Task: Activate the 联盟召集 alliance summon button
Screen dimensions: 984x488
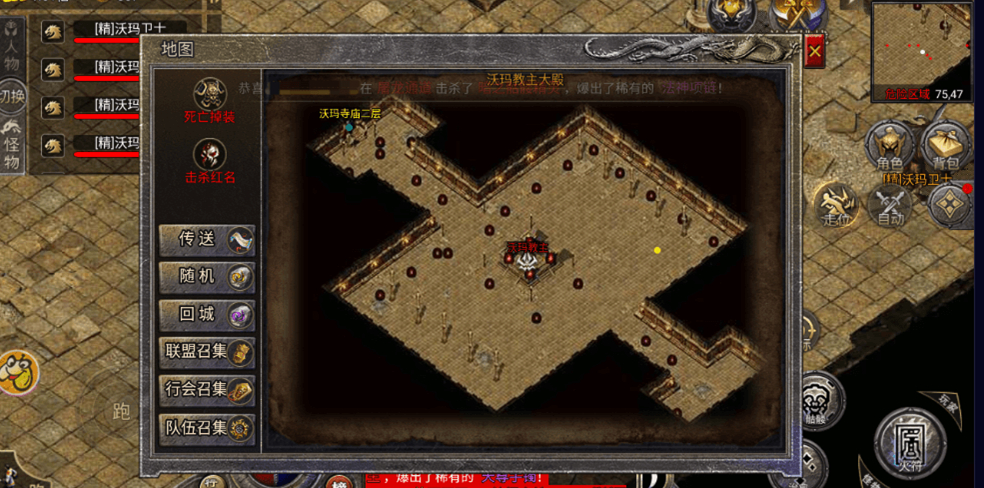Action: tap(206, 352)
